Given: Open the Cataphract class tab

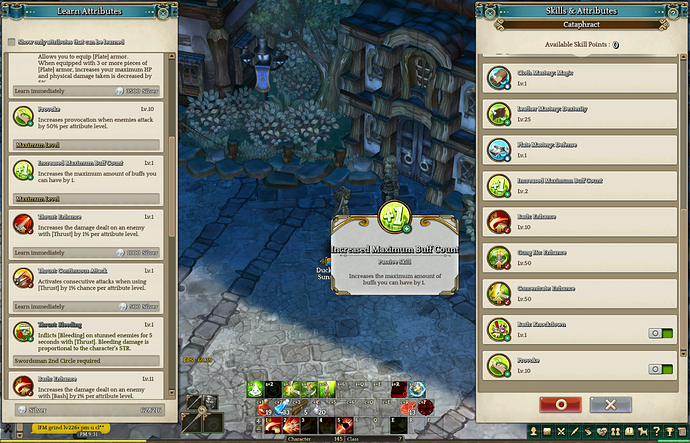Looking at the screenshot, I should pyautogui.click(x=582, y=22).
